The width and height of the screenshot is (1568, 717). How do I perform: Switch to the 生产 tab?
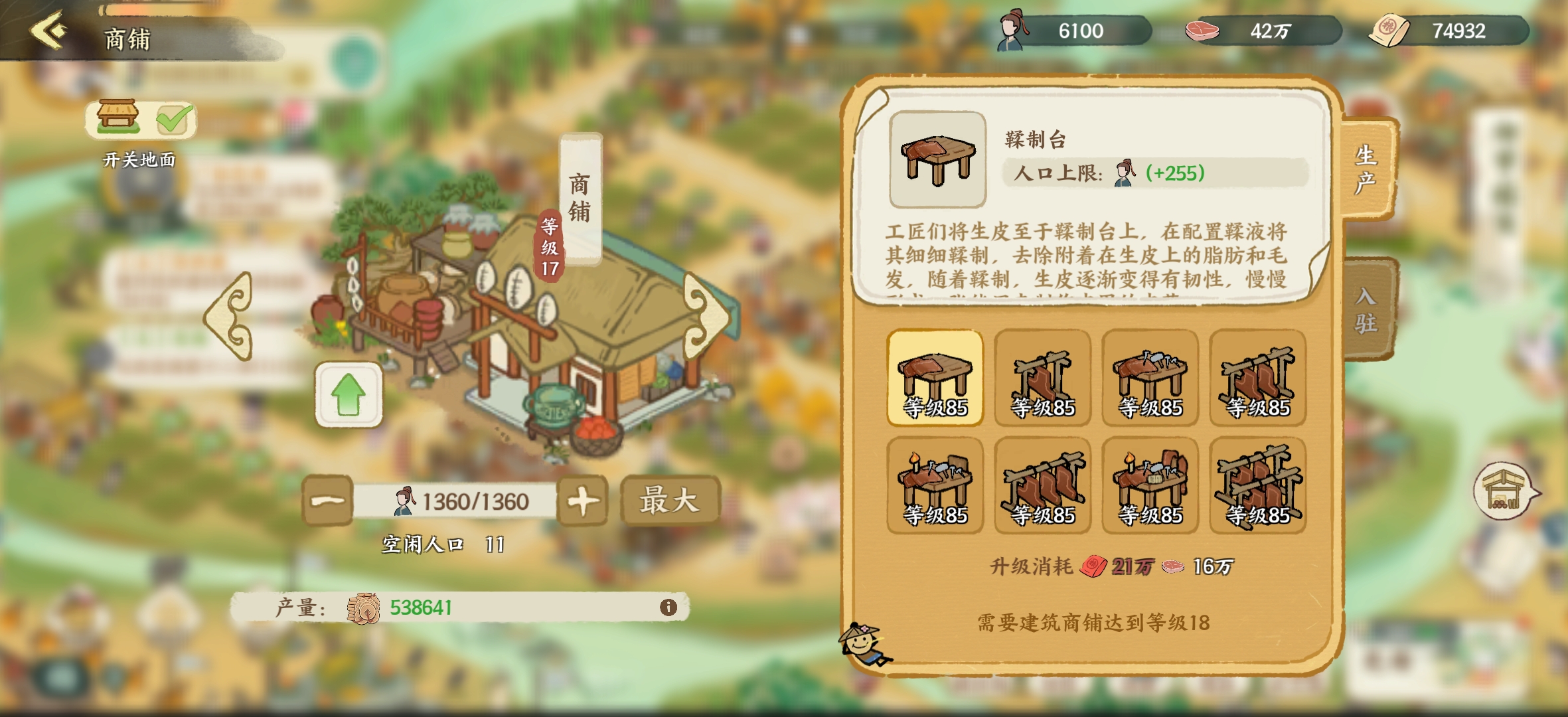coord(1366,169)
